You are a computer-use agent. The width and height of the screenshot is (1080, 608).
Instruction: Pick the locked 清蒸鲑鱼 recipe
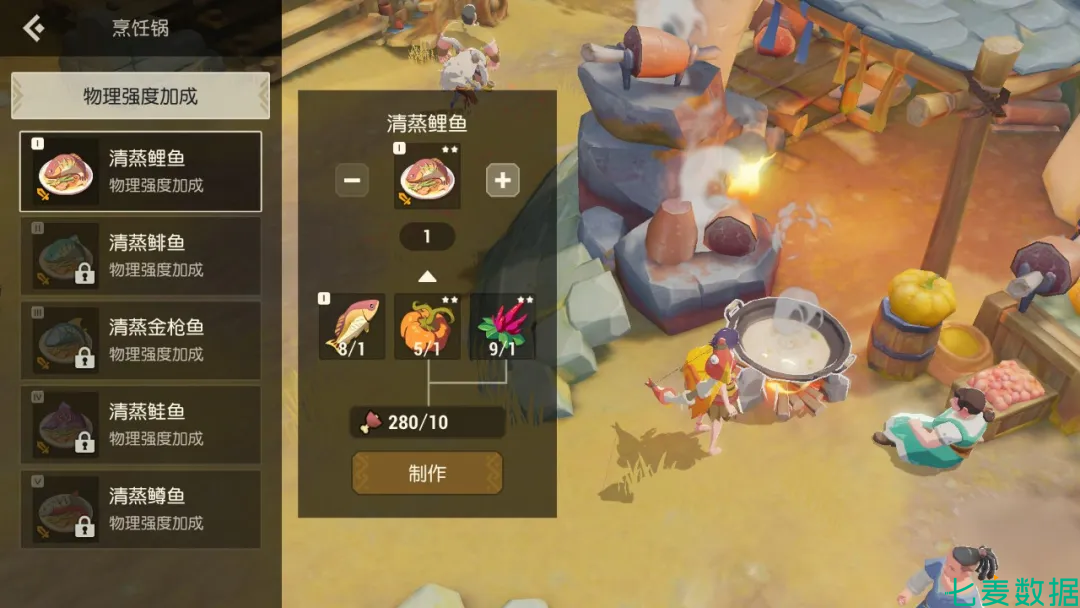tap(140, 425)
